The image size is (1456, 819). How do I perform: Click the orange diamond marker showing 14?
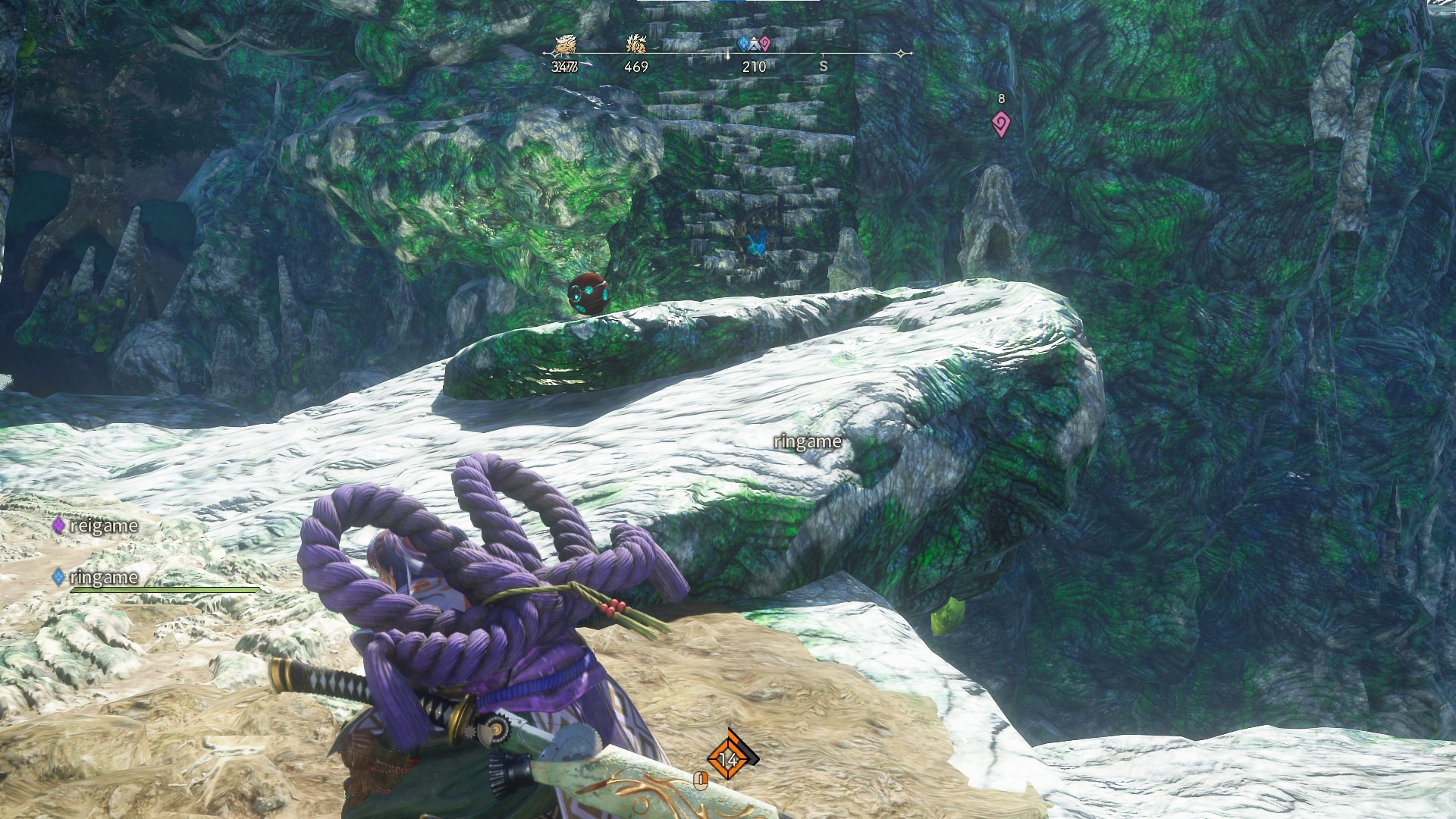pyautogui.click(x=729, y=758)
